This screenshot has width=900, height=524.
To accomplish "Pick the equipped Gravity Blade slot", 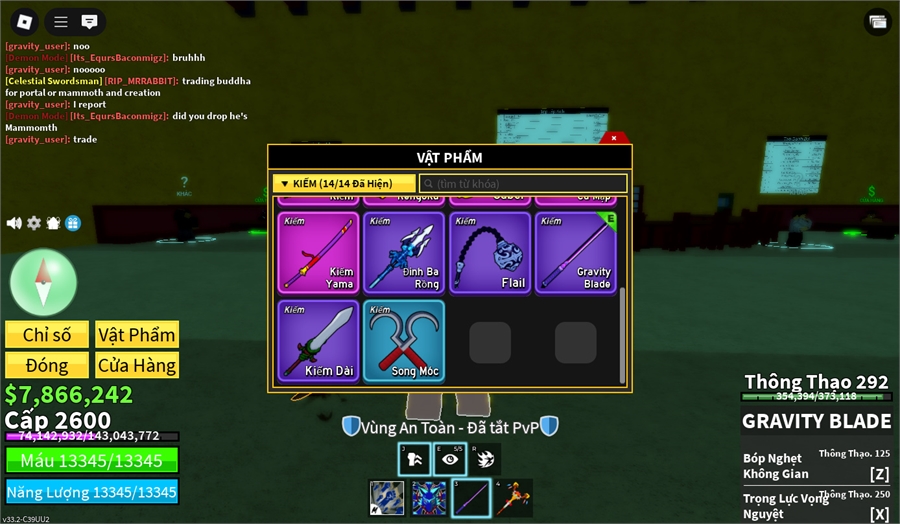I will pyautogui.click(x=575, y=252).
